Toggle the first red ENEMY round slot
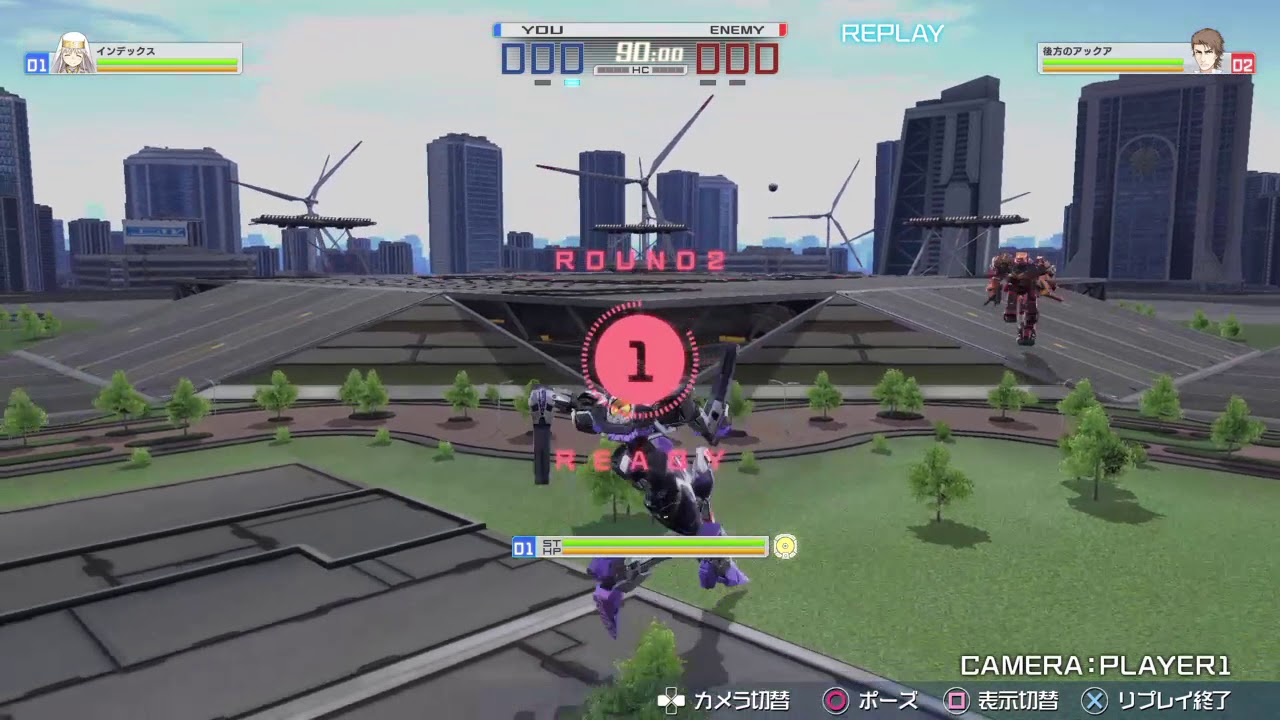The width and height of the screenshot is (1280, 720). (x=708, y=58)
